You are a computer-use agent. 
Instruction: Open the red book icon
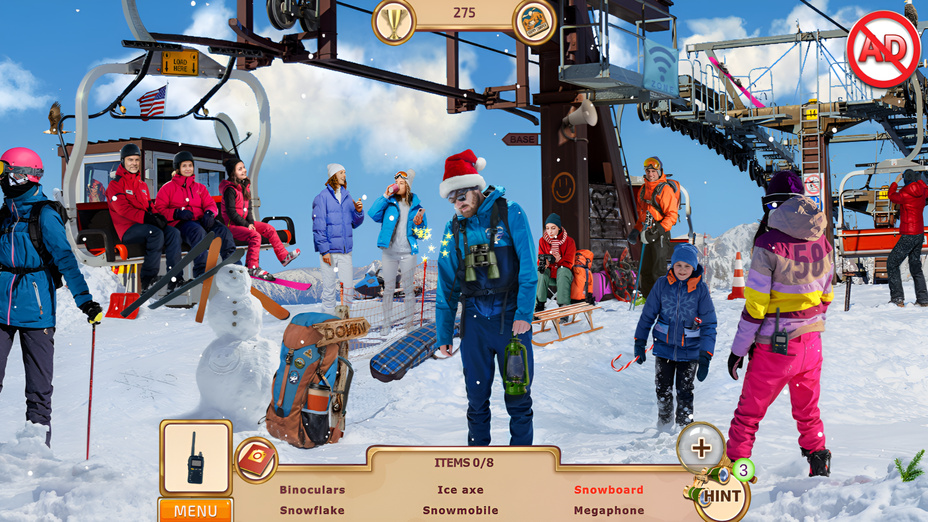point(256,460)
